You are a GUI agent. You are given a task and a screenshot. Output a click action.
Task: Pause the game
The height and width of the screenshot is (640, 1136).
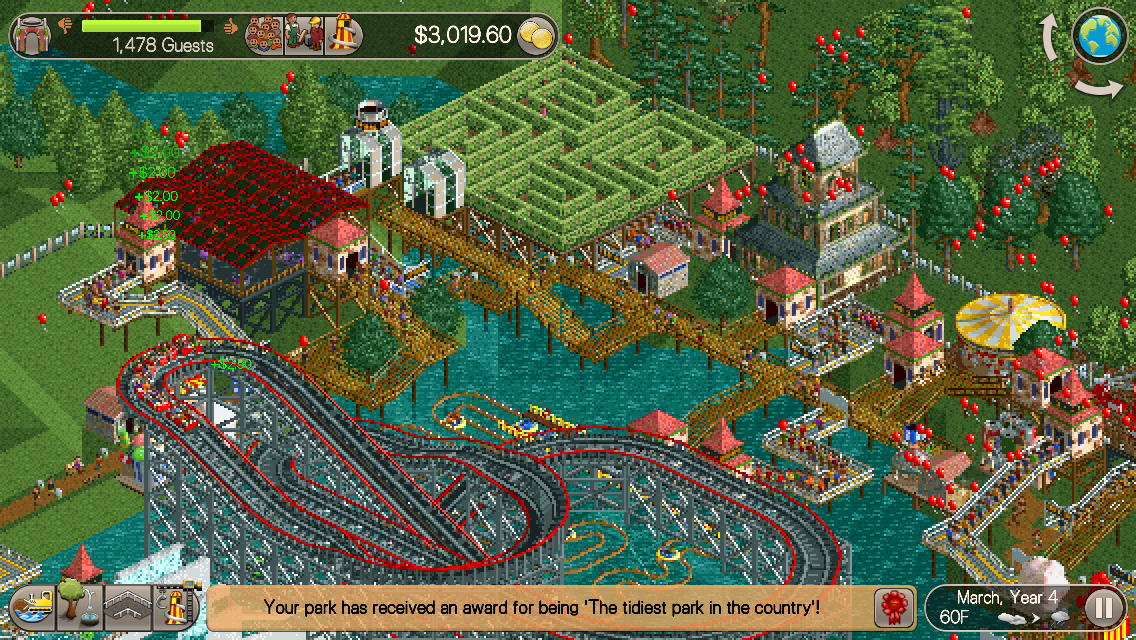pos(1103,607)
